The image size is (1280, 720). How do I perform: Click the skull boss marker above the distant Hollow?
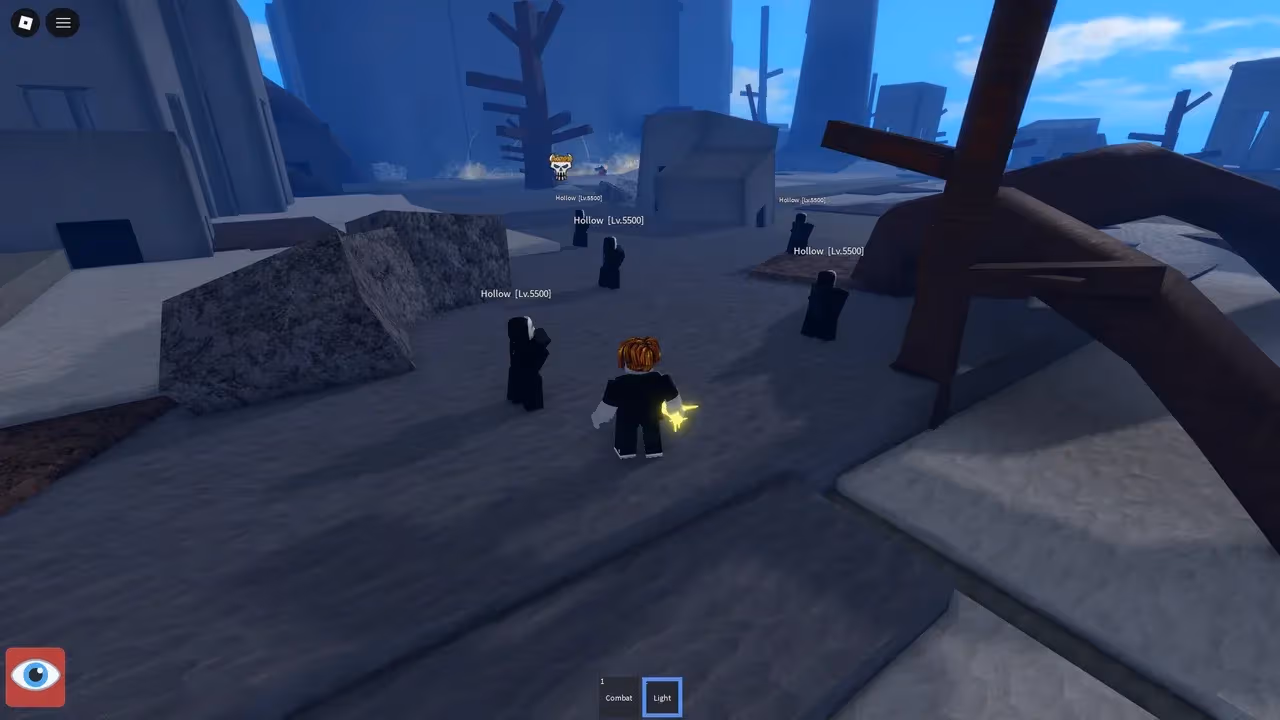tap(560, 167)
